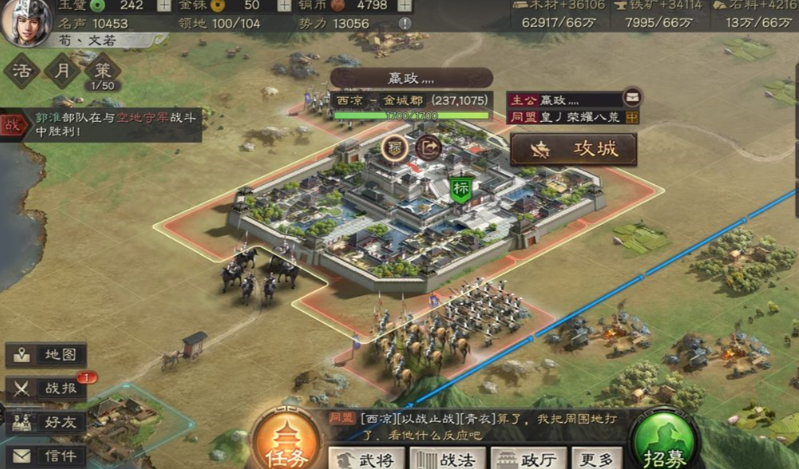The width and height of the screenshot is (799, 469).
Task: Add more 铜币 copper with plus button
Action: [x=403, y=5]
